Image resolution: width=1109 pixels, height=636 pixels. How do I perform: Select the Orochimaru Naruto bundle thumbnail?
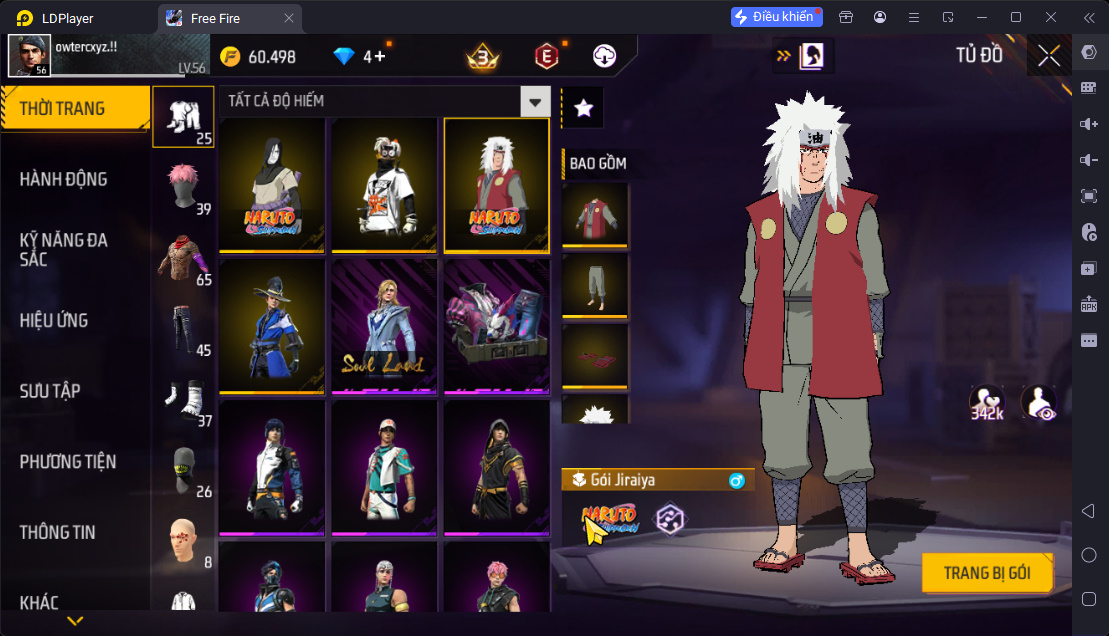tap(272, 184)
